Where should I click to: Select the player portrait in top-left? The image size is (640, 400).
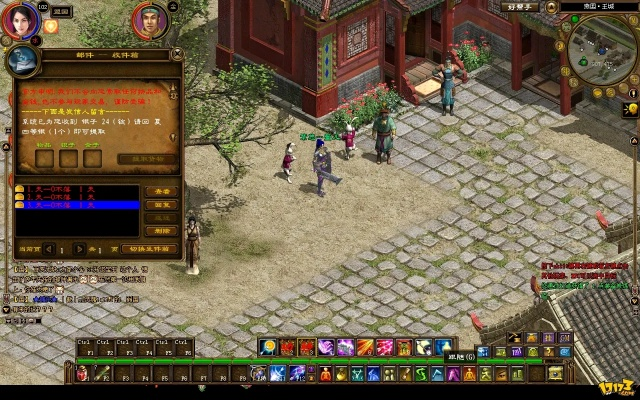tap(20, 20)
